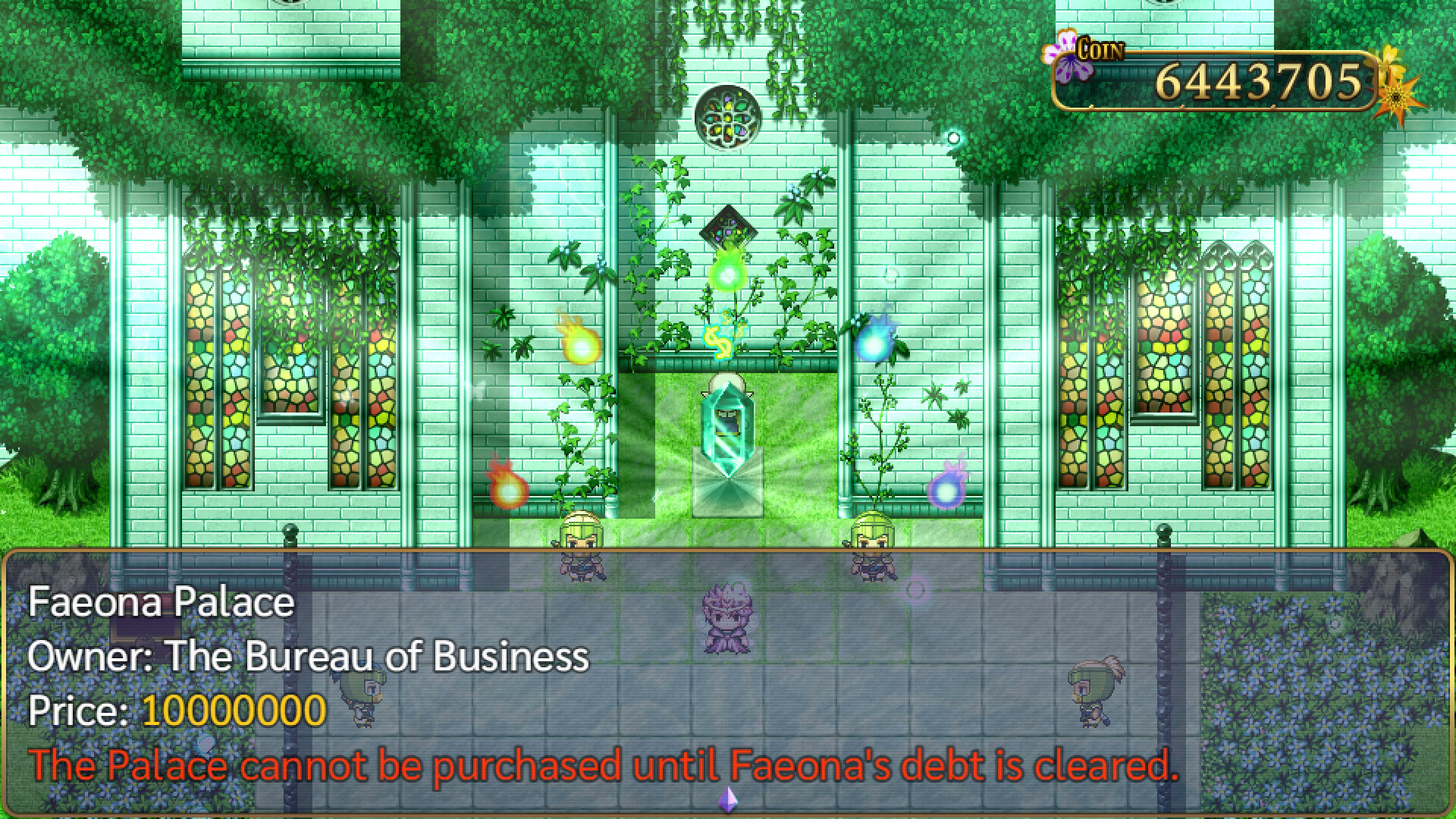
Task: Select the Faeona Palace title text
Action: click(x=161, y=601)
